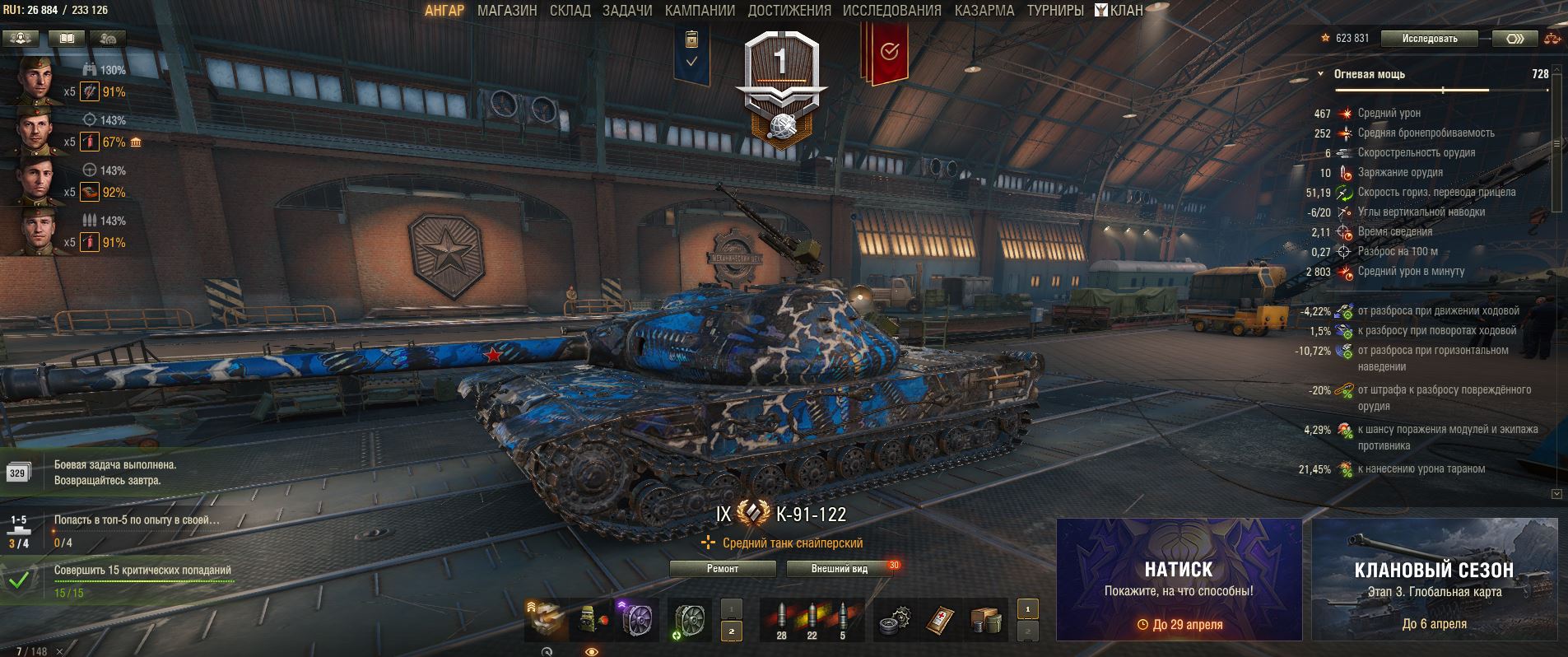
Task: Open the Внешний вид customization
Action: tap(840, 569)
